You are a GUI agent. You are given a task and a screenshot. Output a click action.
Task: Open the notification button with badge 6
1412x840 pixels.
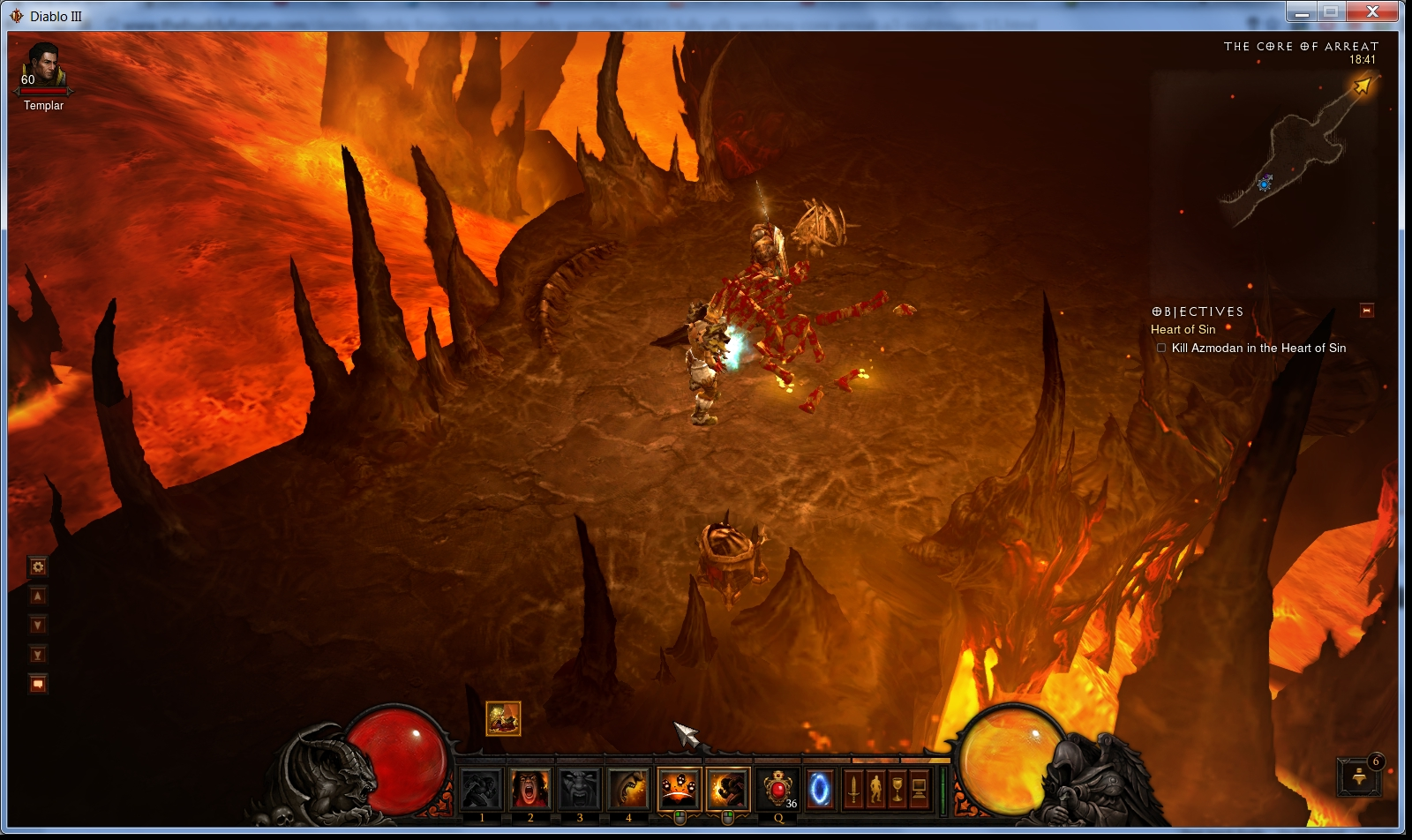pos(1359,776)
